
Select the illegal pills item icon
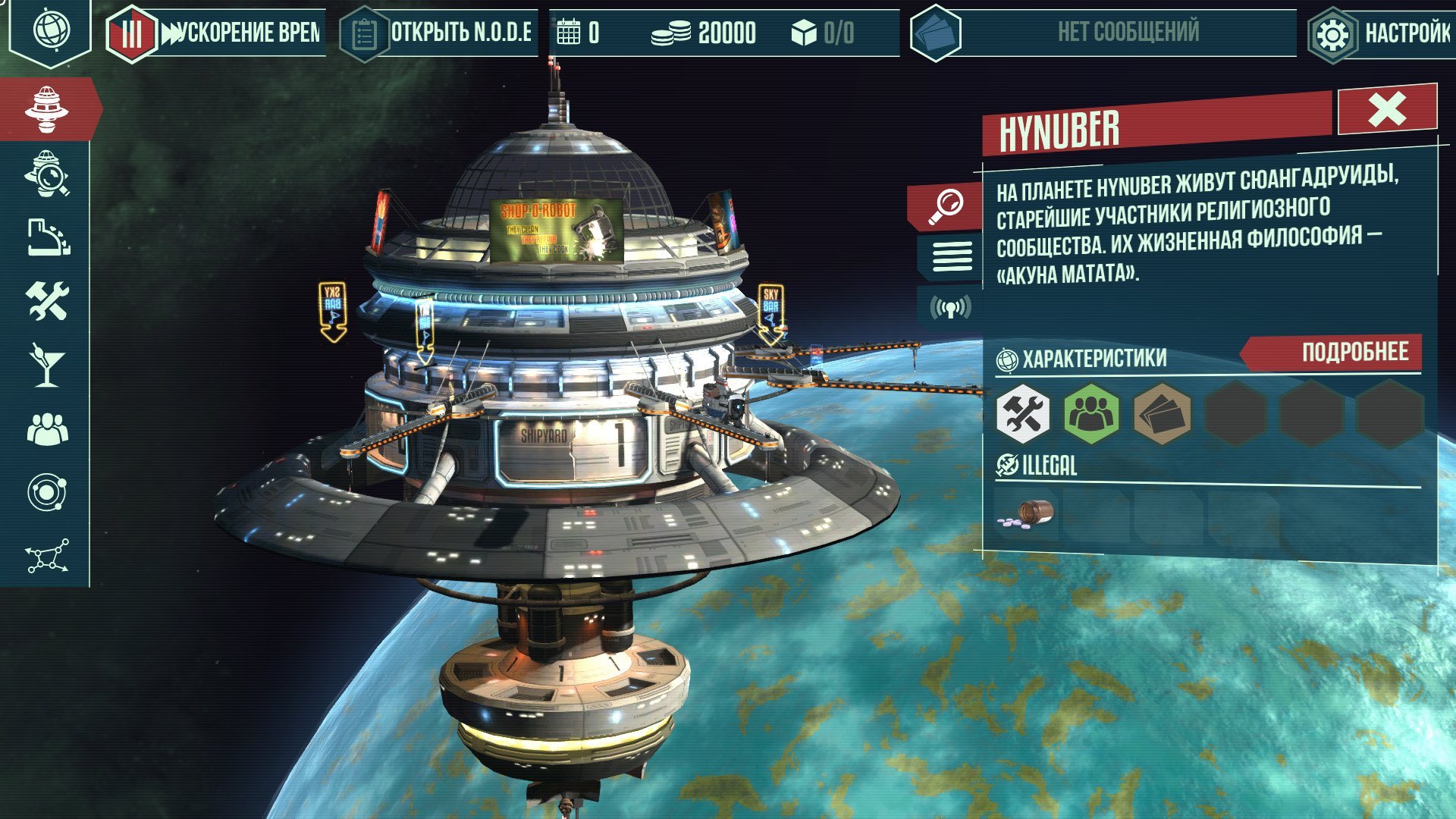[x=1027, y=513]
